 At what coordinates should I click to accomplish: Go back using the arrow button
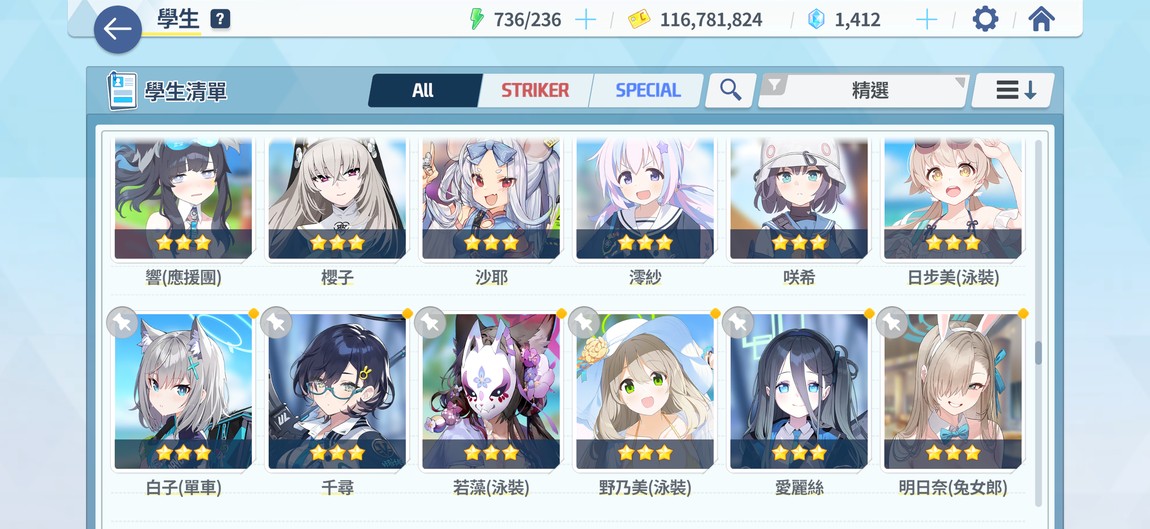click(x=117, y=29)
